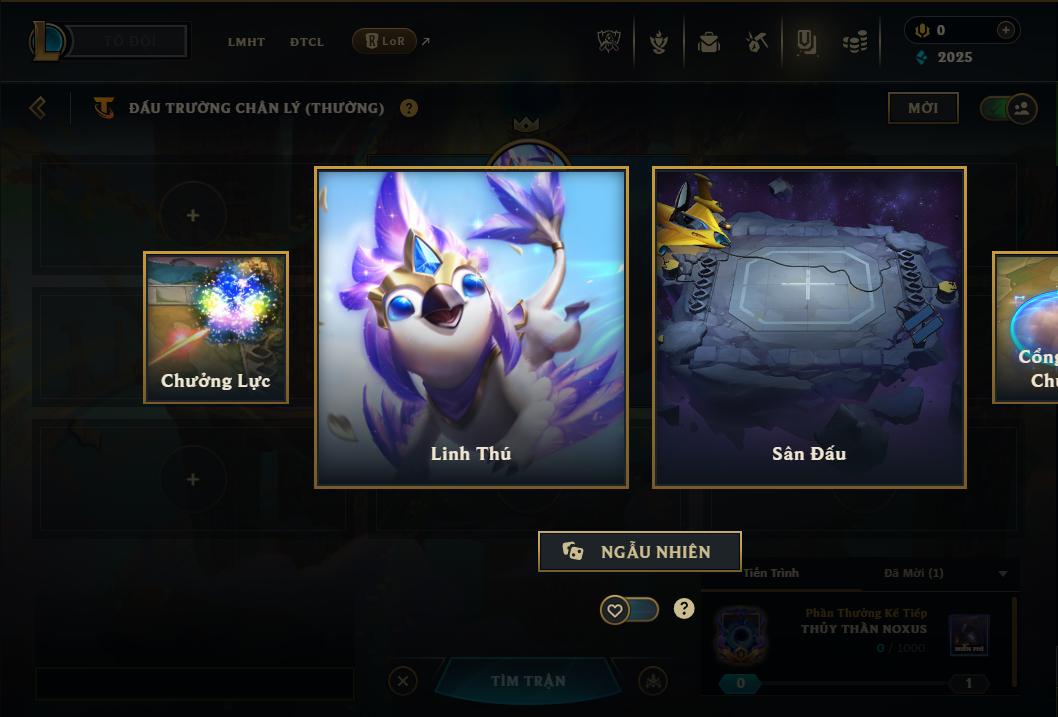Switch to the Đã Mời (1) tab

coord(914,573)
